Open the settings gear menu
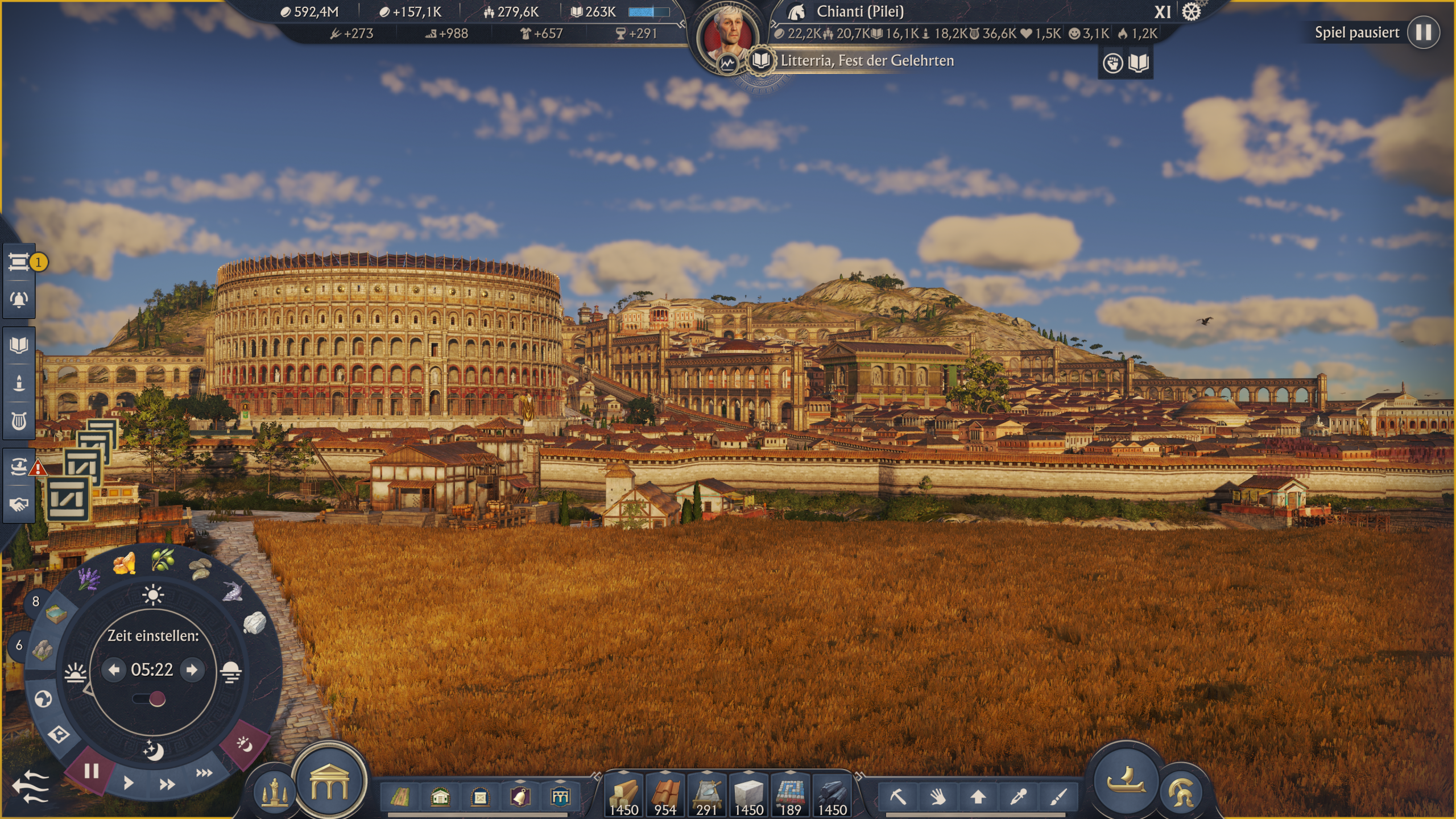1456x819 pixels. (1191, 12)
